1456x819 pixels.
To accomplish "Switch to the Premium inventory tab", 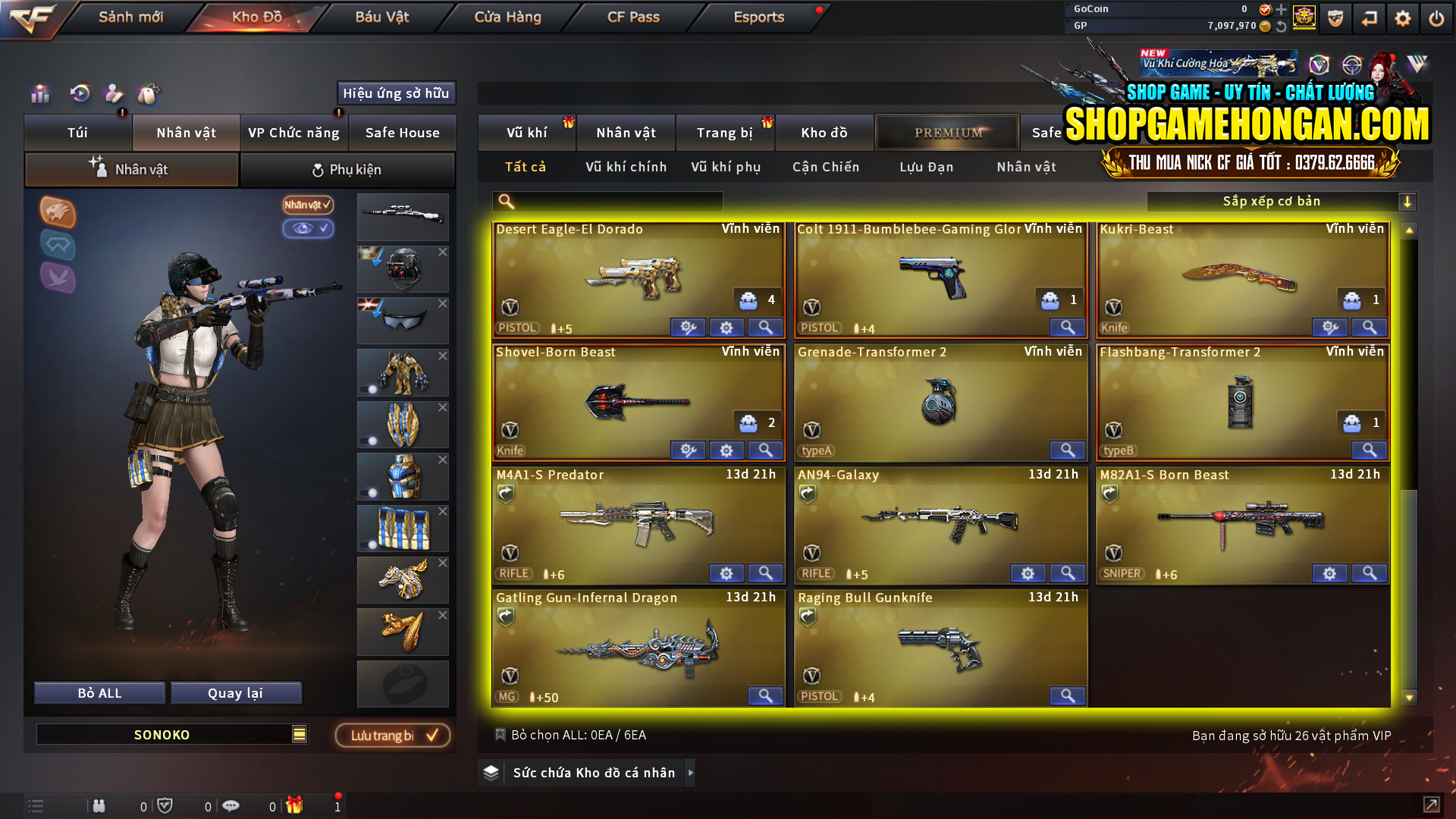I will [947, 132].
